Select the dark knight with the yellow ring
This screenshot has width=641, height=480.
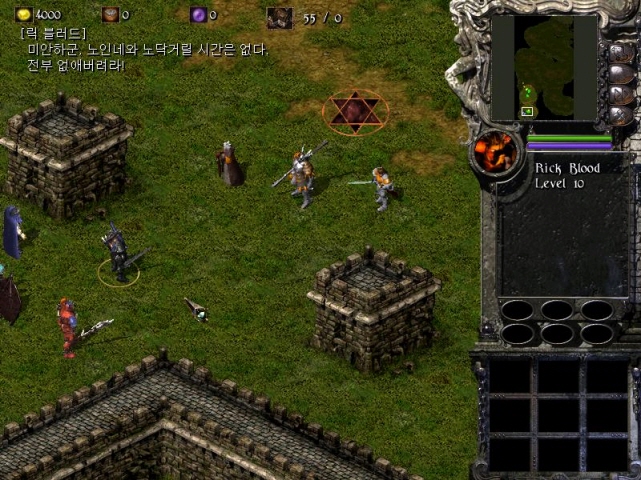pyautogui.click(x=119, y=254)
